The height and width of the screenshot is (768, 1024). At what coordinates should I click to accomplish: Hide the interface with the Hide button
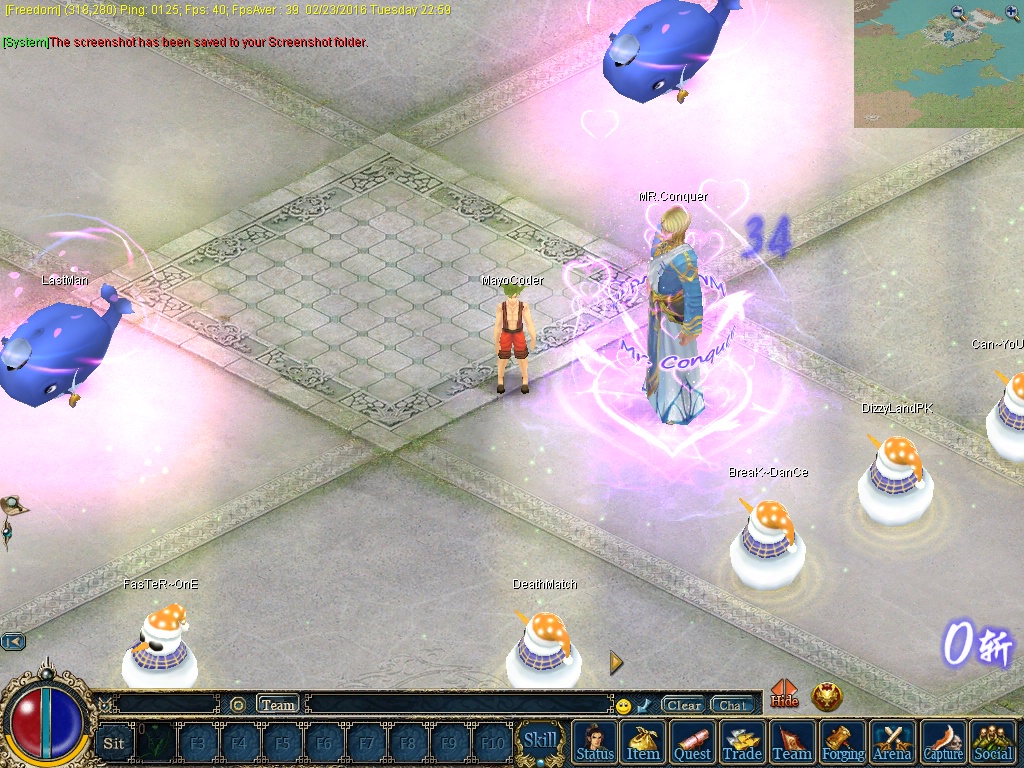coord(785,696)
